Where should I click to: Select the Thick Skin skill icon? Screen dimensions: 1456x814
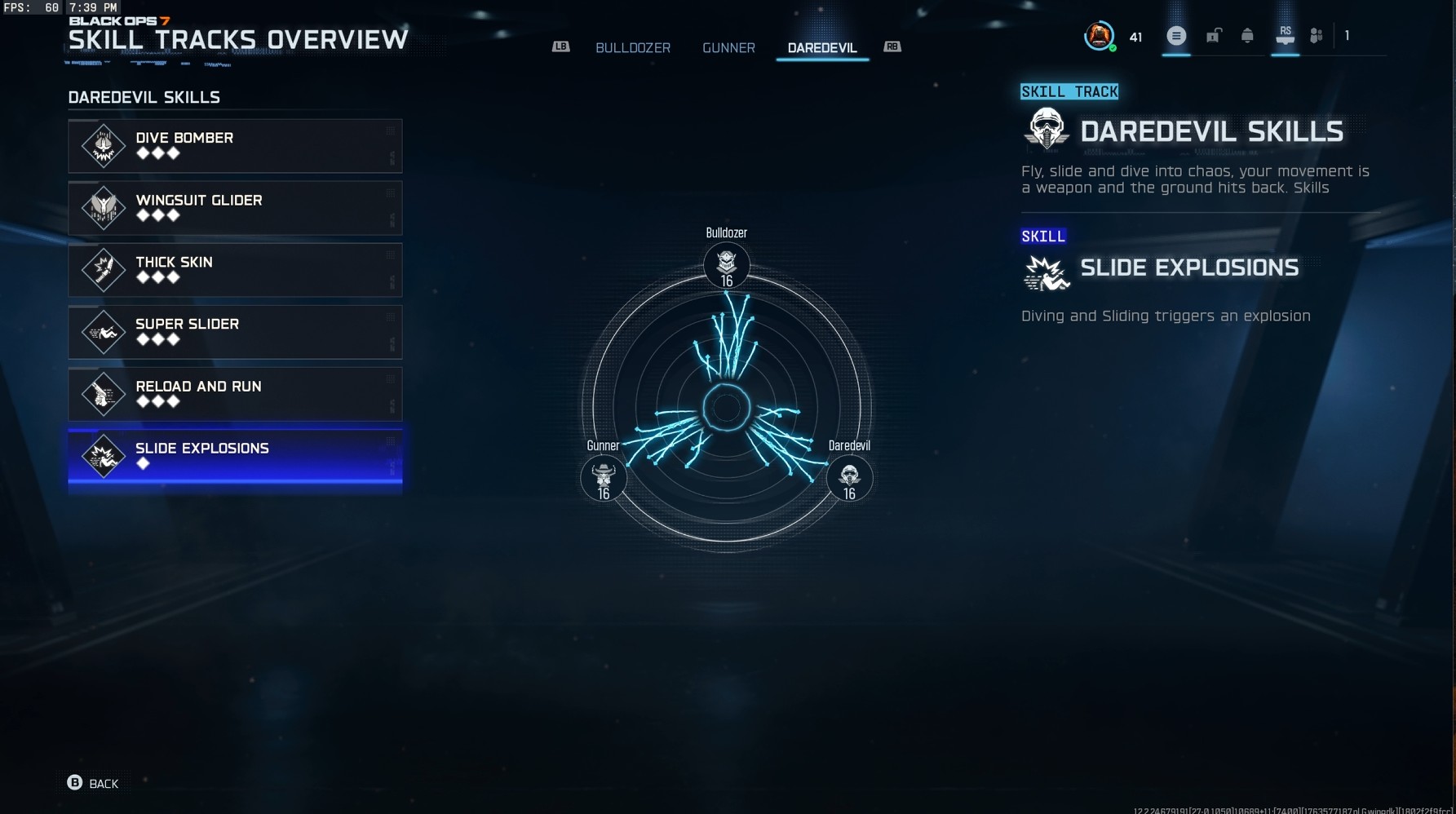[x=103, y=269]
